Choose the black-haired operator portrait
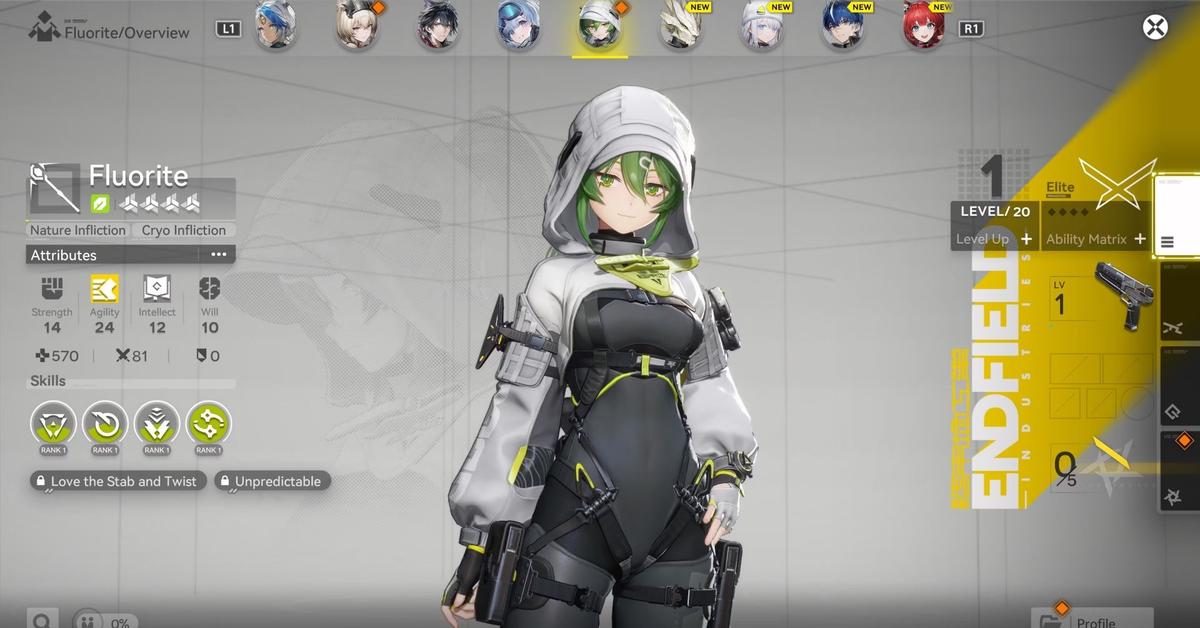The image size is (1200, 628). coord(438,28)
